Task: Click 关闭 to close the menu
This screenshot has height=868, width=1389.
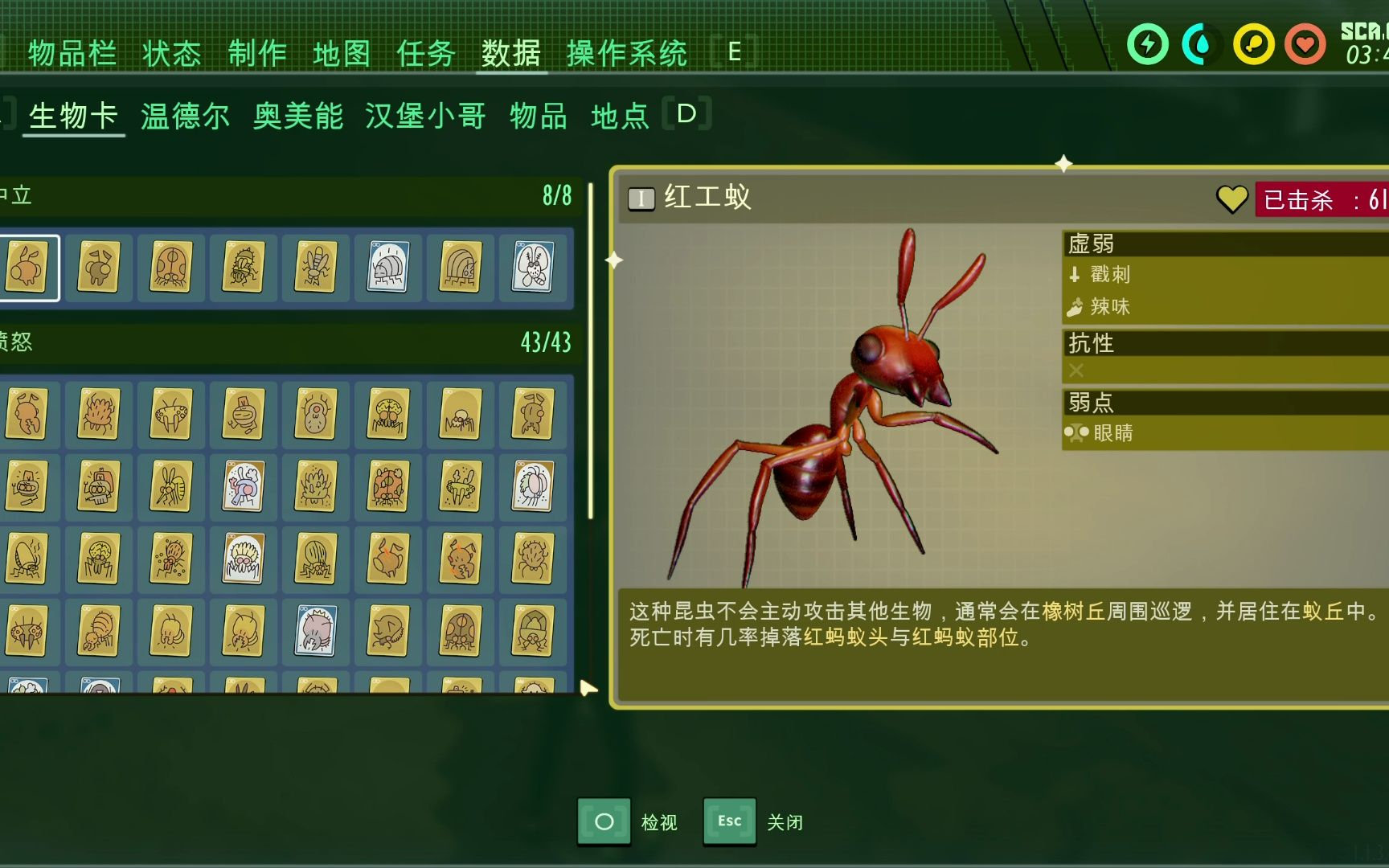Action: (786, 822)
